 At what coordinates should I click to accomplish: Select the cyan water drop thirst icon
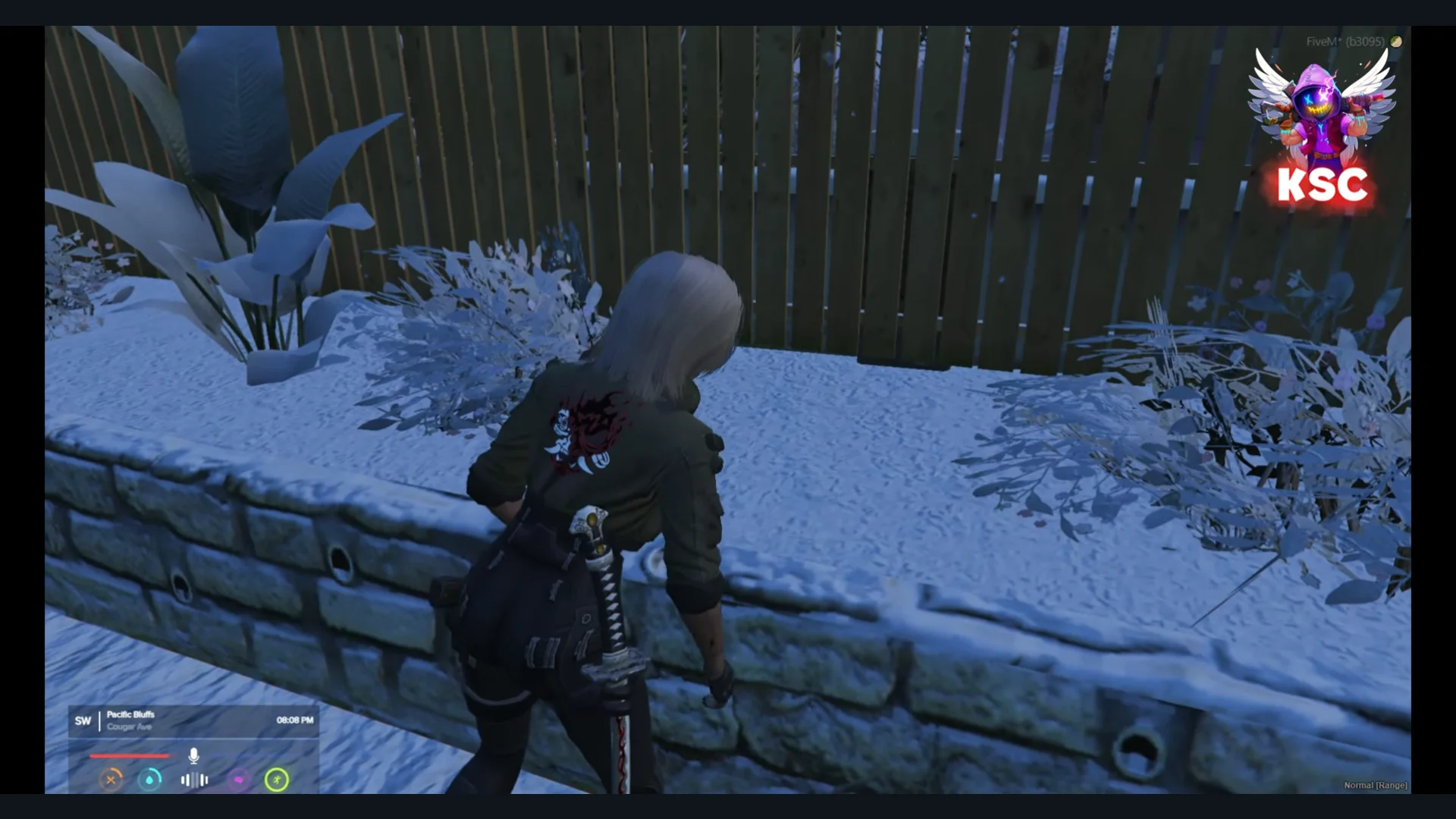point(150,780)
